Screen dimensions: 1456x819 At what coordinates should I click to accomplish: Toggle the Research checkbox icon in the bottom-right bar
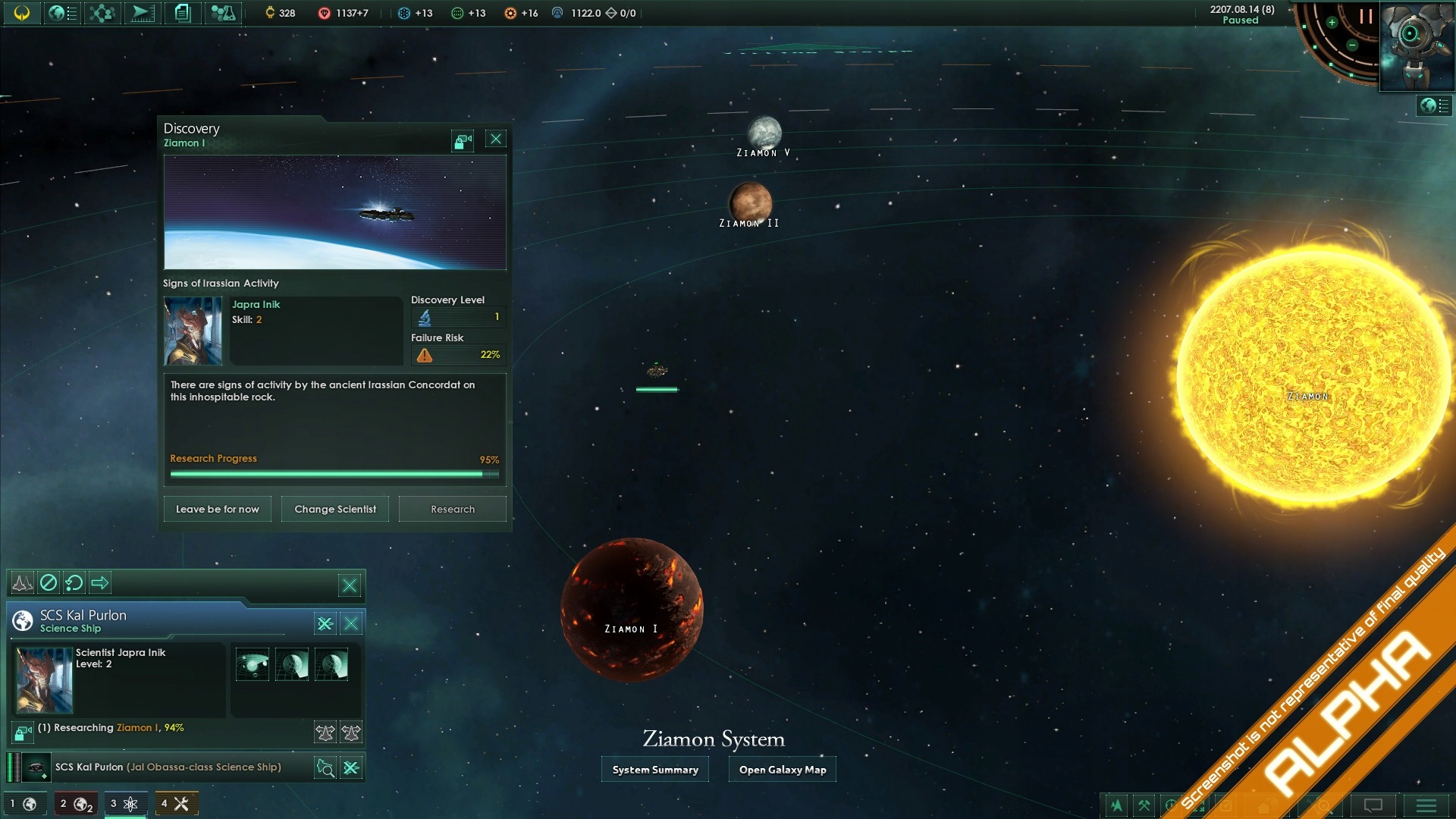point(1225,806)
